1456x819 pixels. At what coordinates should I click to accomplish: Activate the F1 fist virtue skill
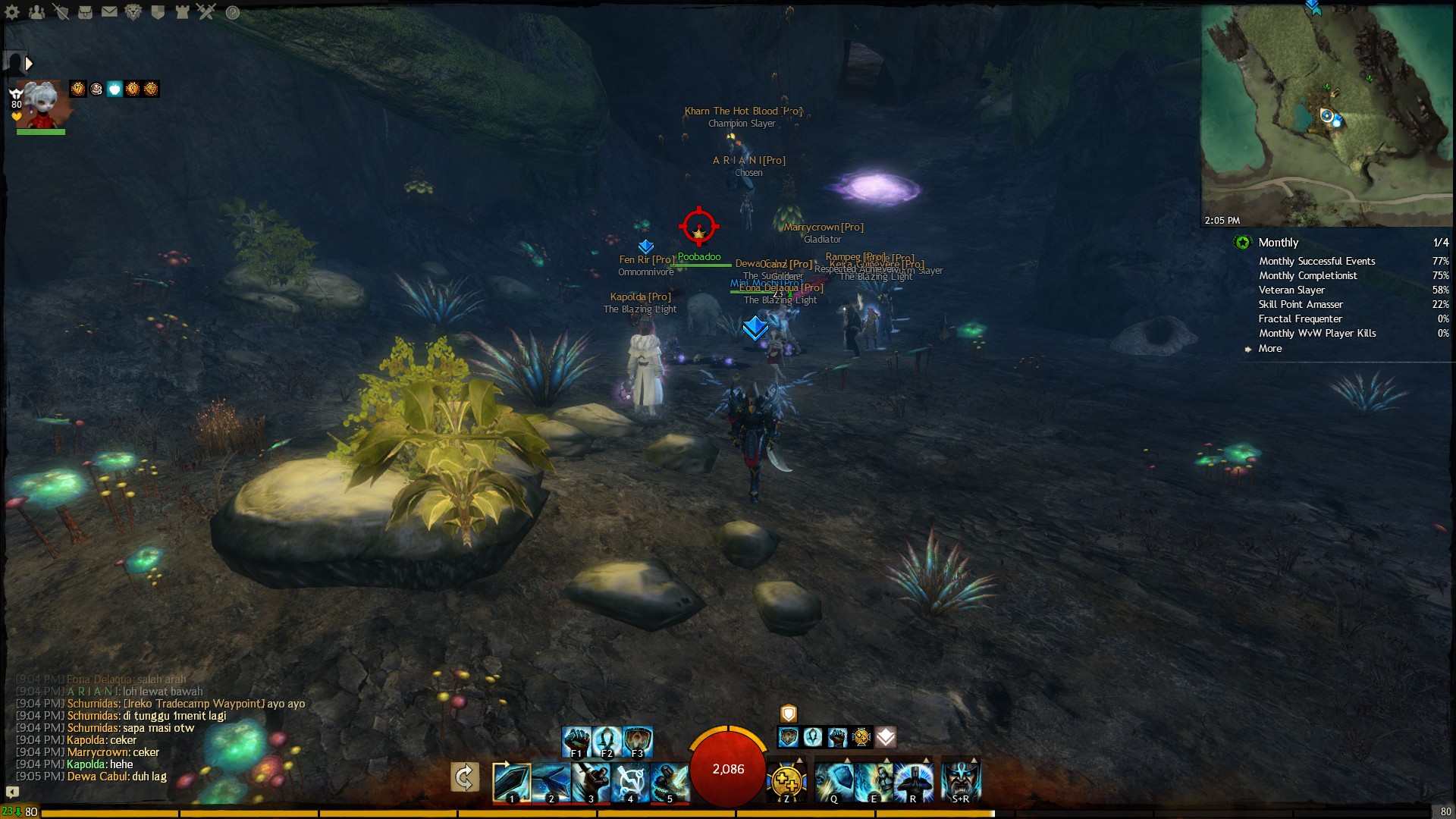tap(576, 741)
